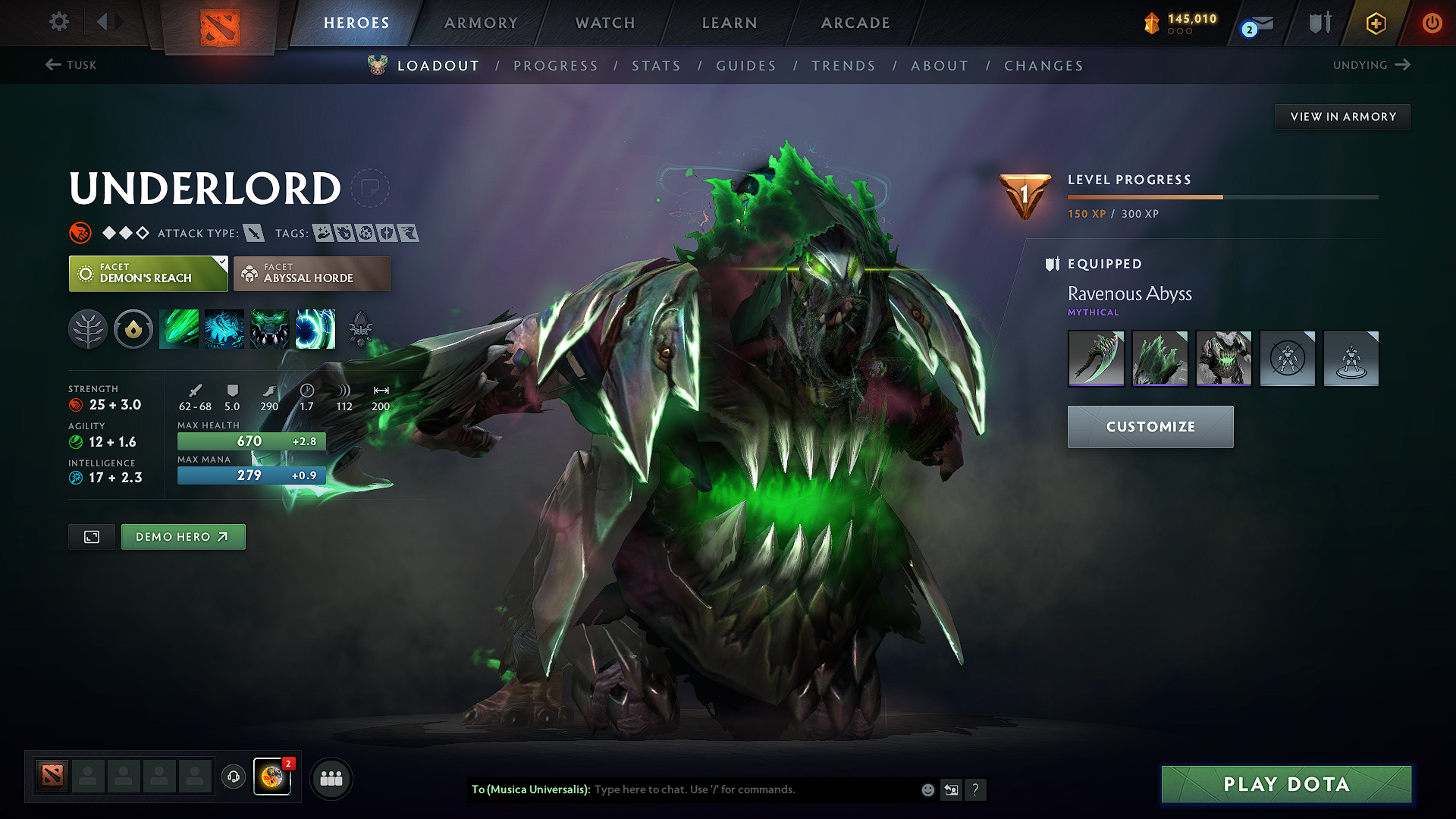
Task: Select the Abyssal Horde facet
Action: (312, 273)
